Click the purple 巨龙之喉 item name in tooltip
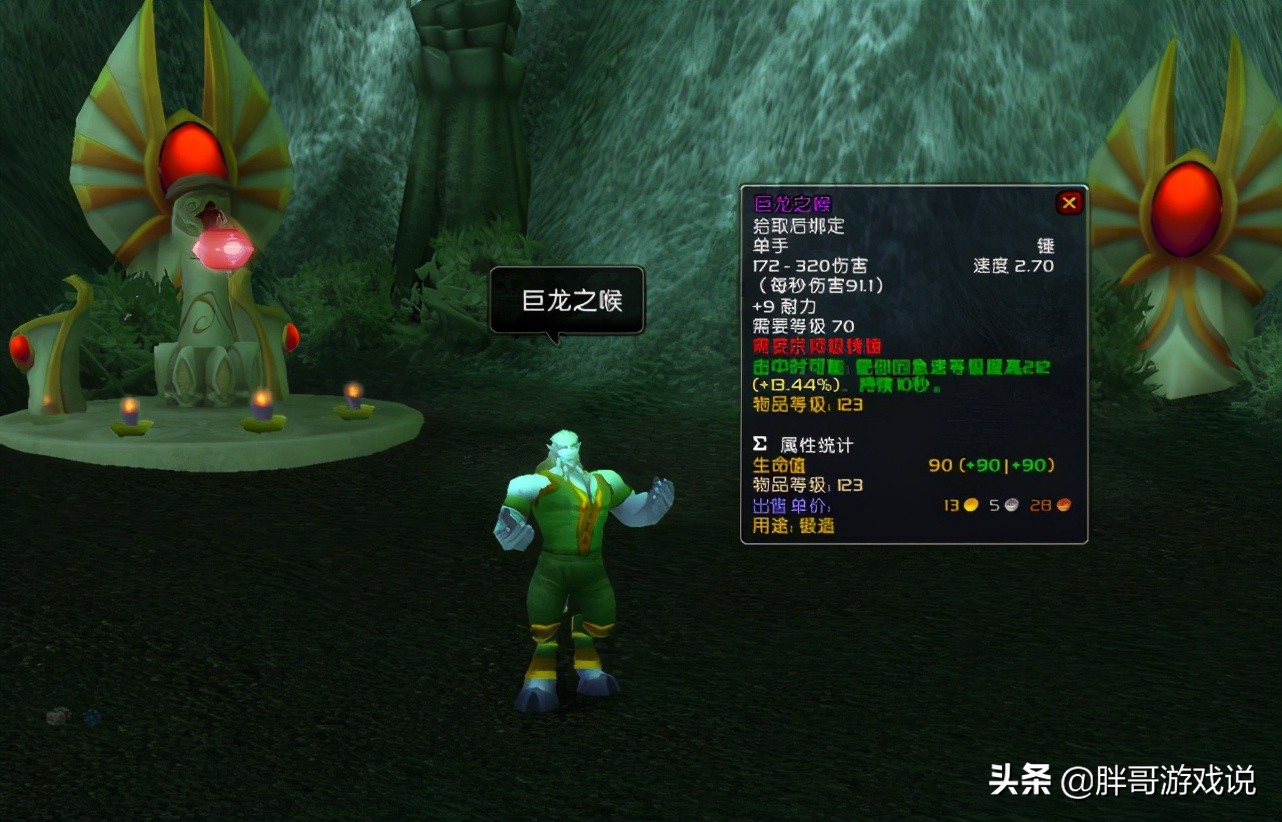Viewport: 1282px width, 822px height. pos(793,203)
